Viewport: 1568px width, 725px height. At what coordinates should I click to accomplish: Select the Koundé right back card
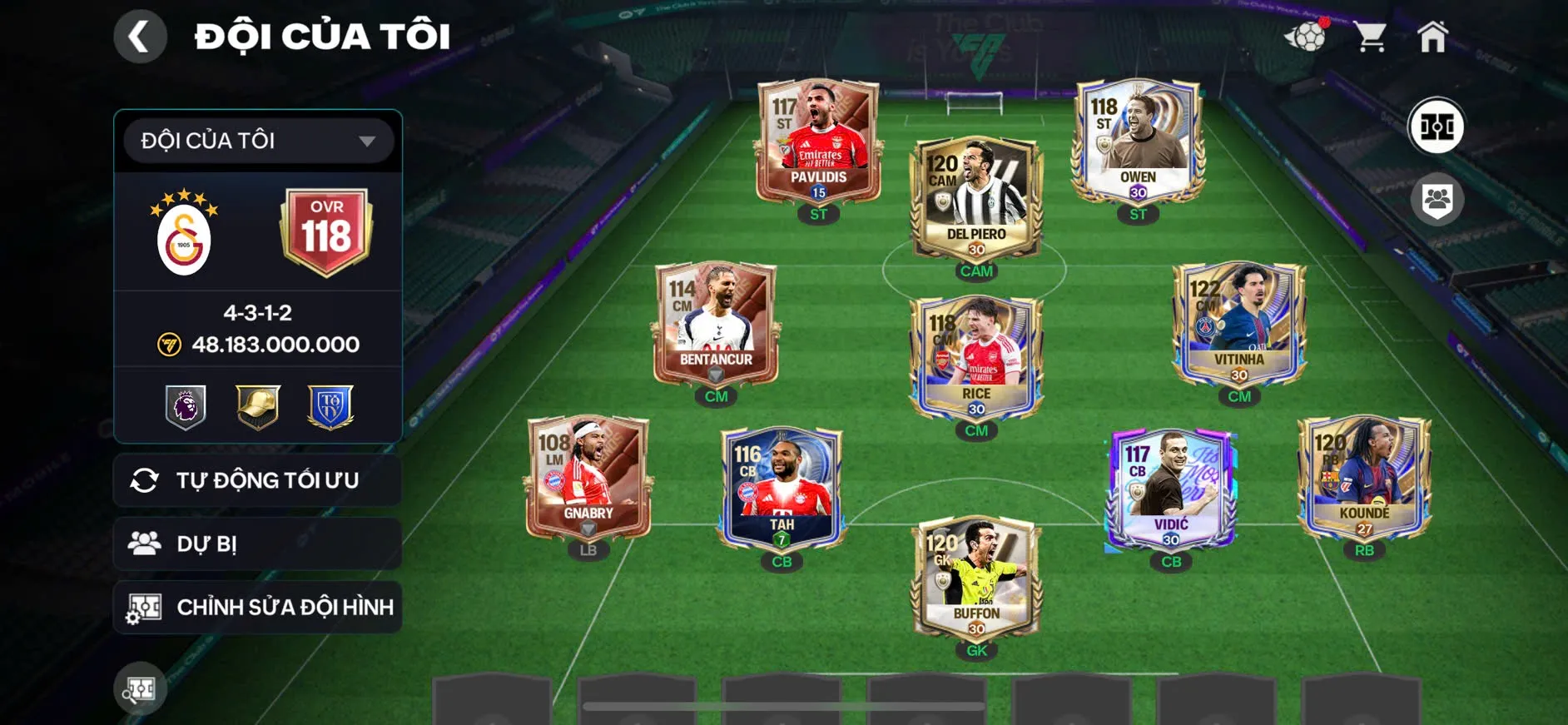click(x=1364, y=479)
